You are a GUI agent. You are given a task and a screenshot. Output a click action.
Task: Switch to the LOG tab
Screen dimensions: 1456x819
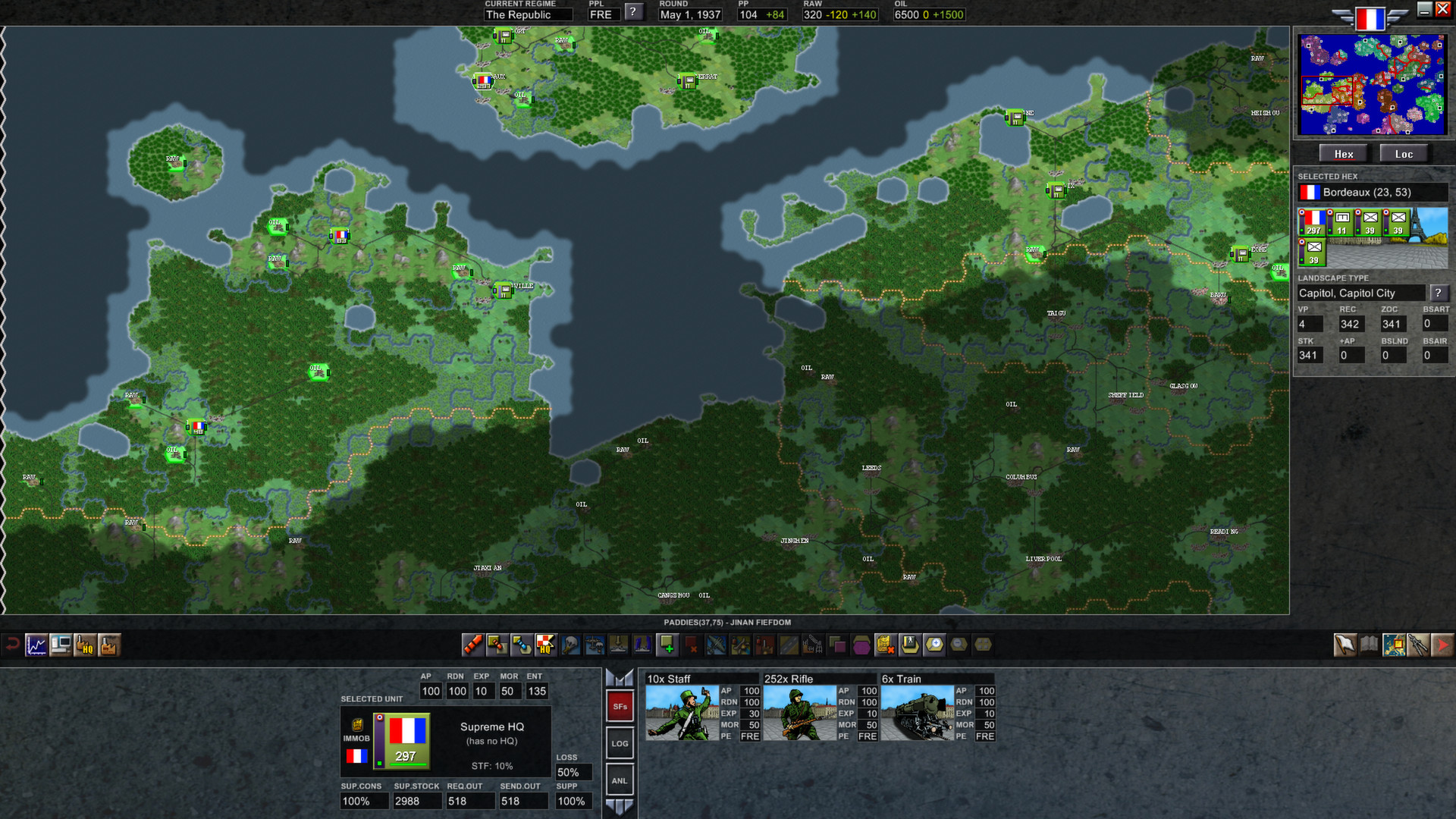point(620,743)
